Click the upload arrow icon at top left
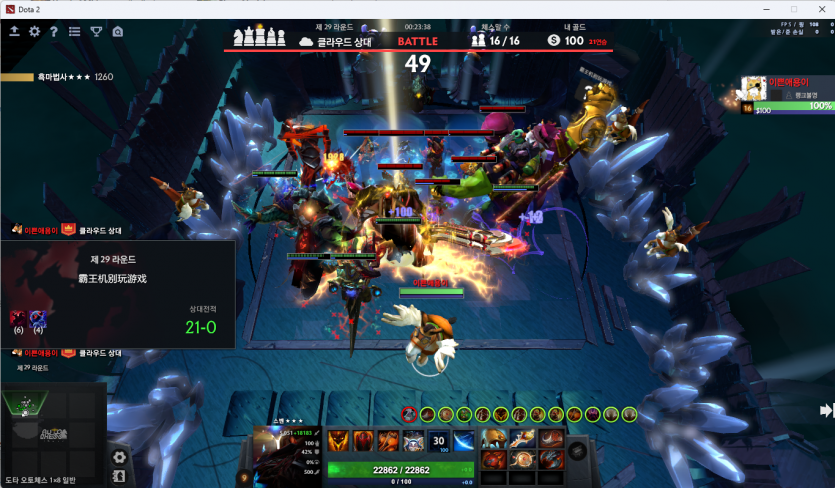The width and height of the screenshot is (835, 488). [15, 32]
